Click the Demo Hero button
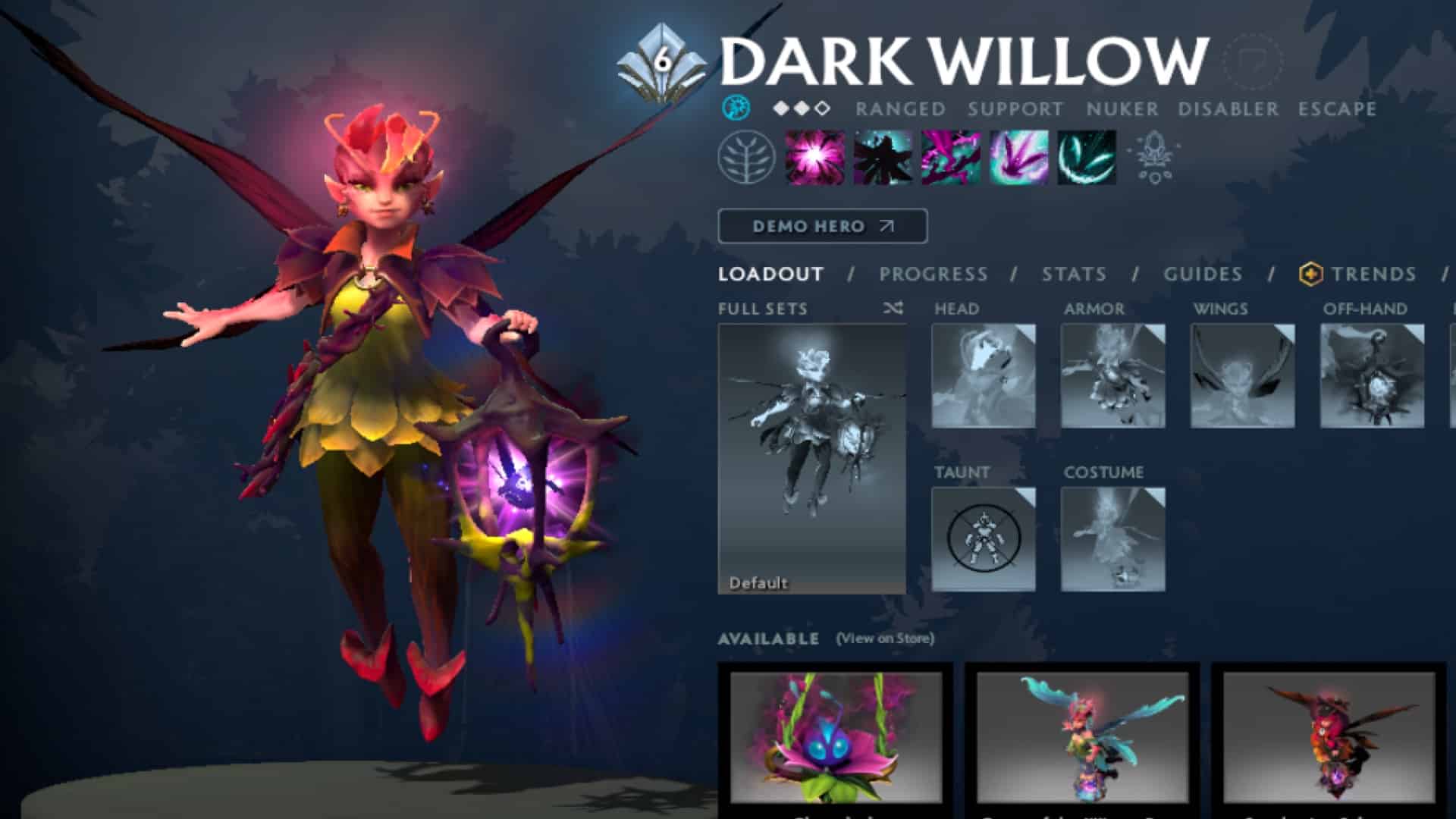Screen dimensions: 1456x819 (821, 225)
